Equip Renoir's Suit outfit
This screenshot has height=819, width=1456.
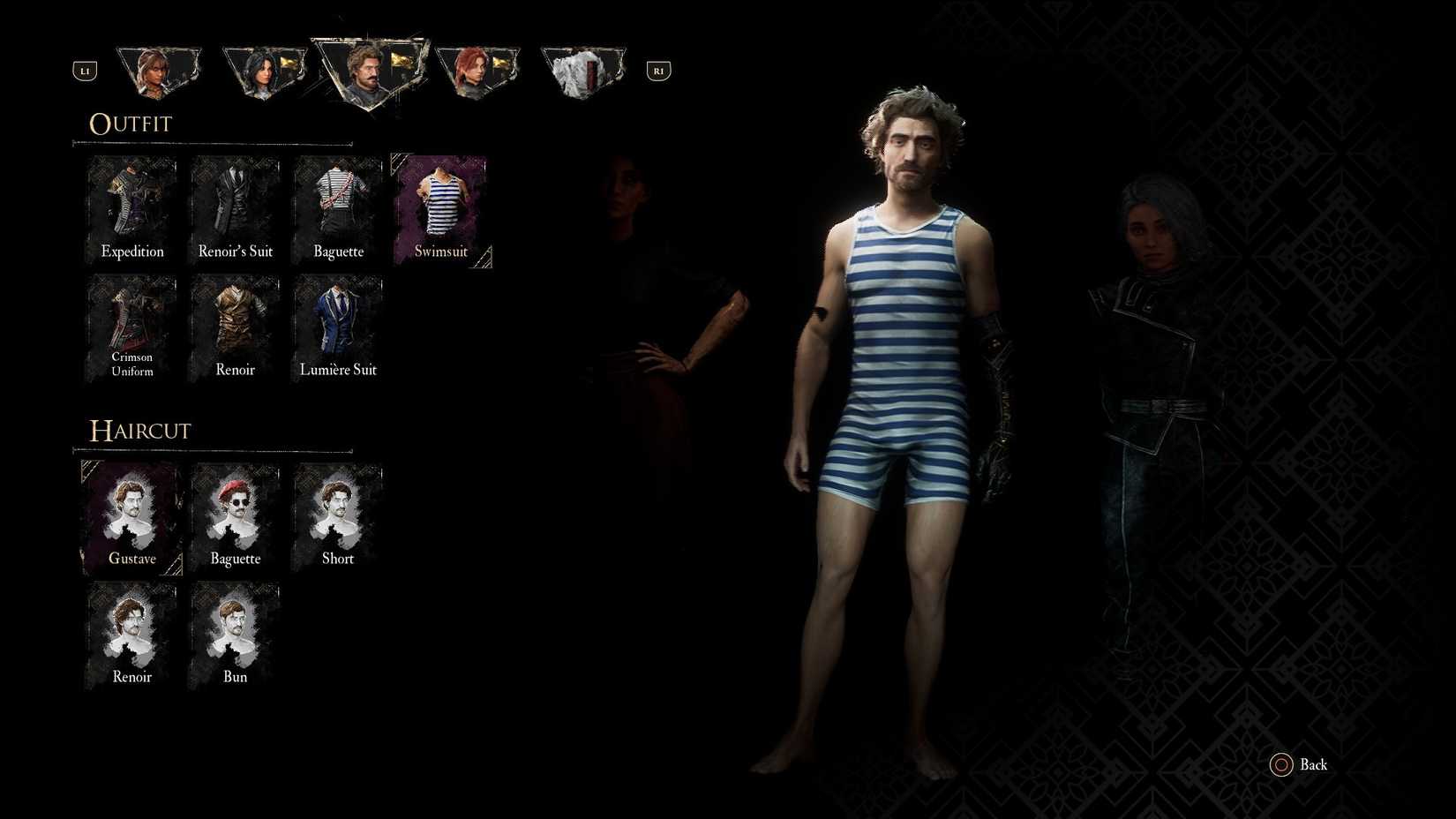235,209
